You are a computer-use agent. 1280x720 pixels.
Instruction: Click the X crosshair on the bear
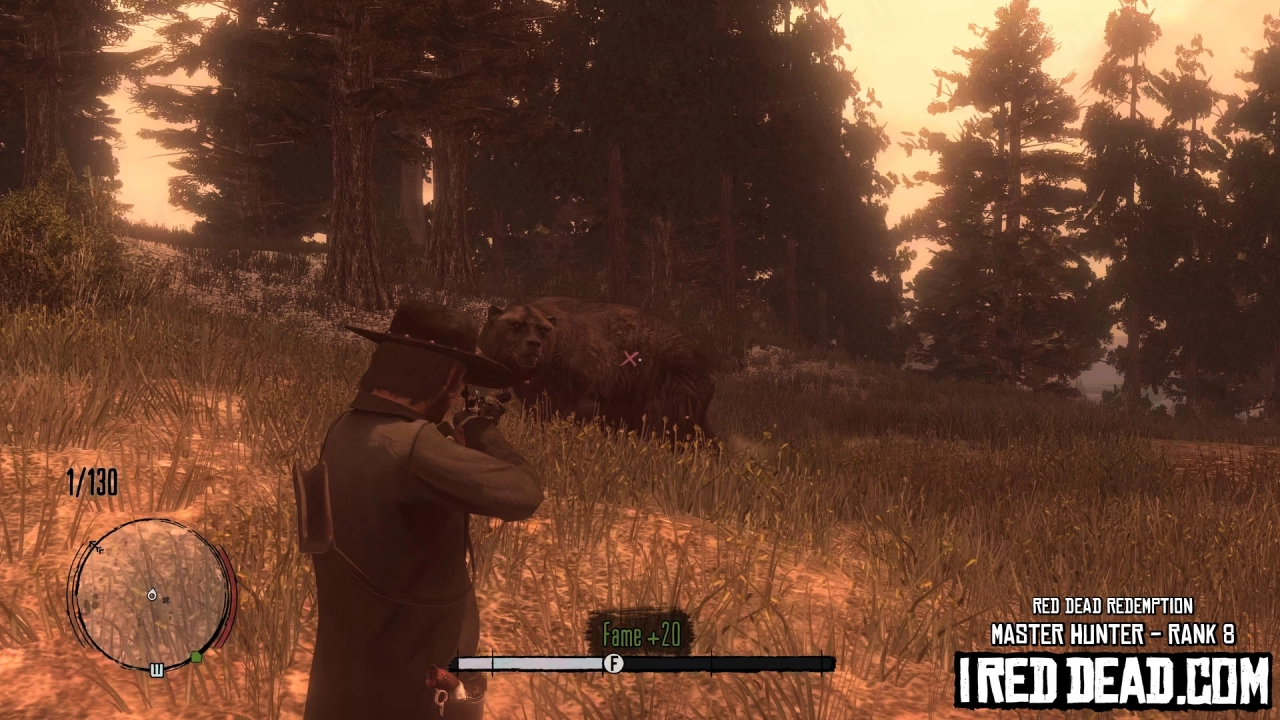[630, 359]
